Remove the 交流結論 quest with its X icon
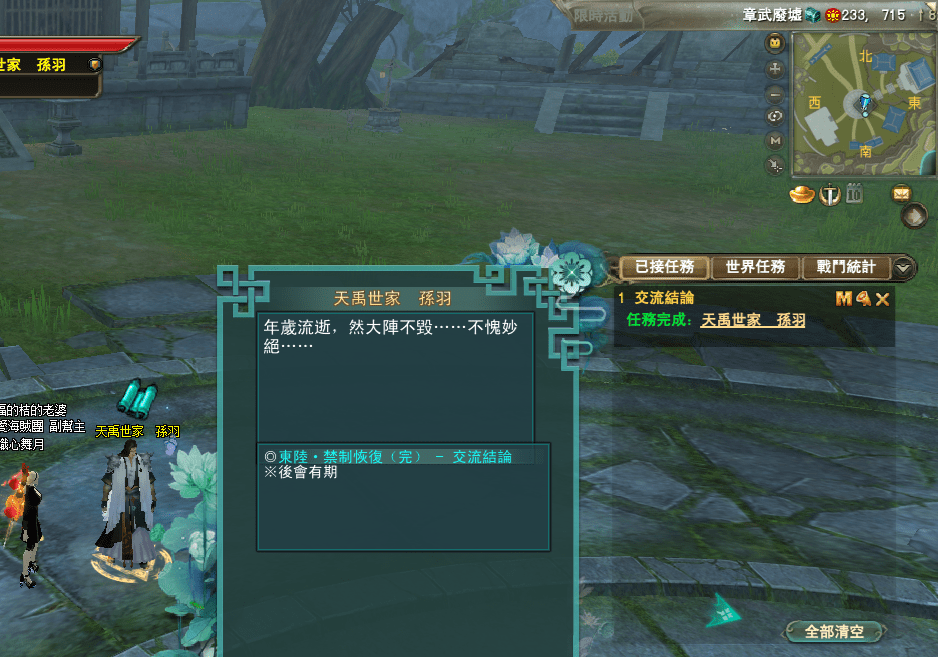The image size is (938, 657). (x=882, y=298)
